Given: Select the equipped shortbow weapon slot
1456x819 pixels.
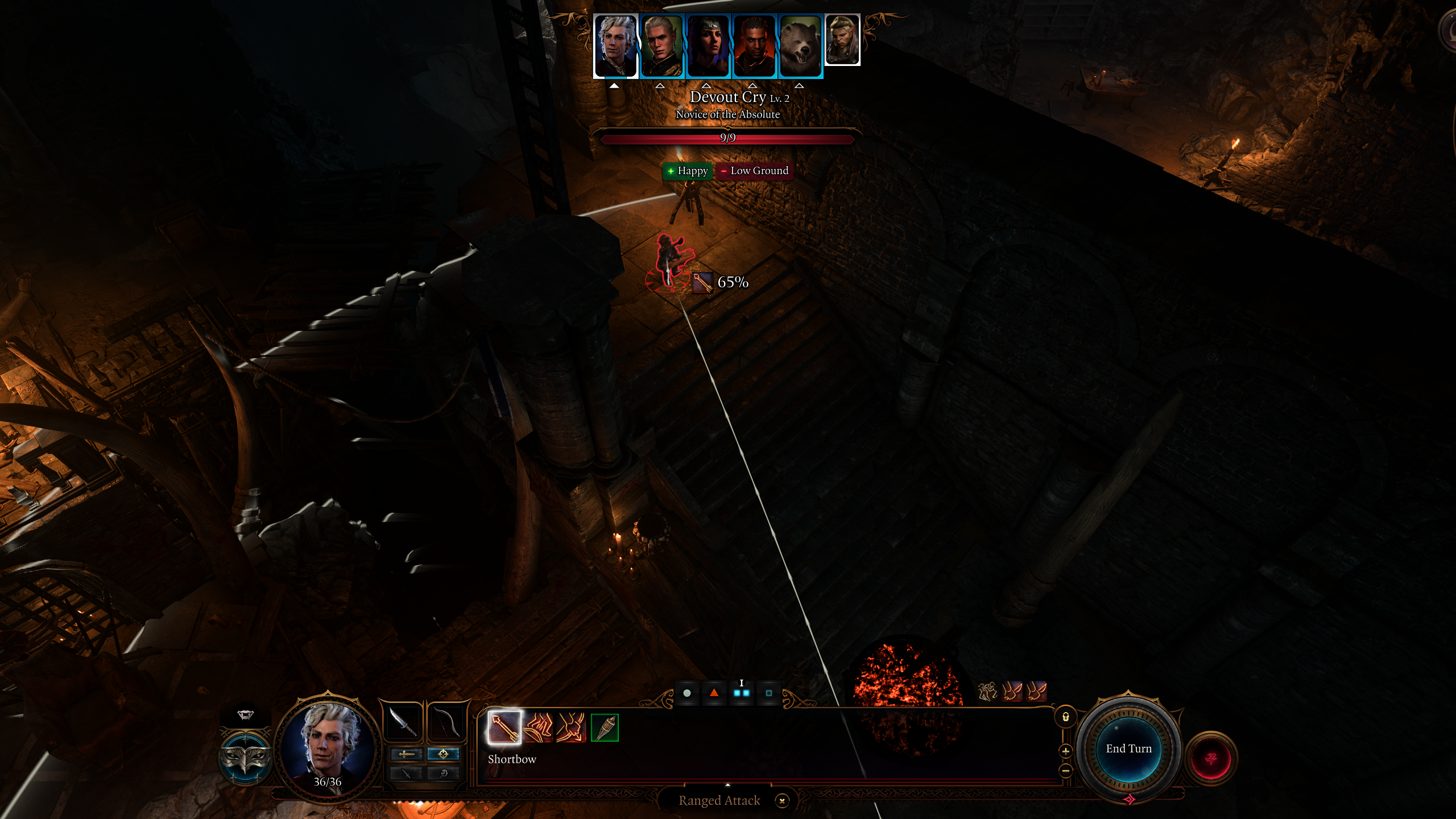Looking at the screenshot, I should click(445, 723).
